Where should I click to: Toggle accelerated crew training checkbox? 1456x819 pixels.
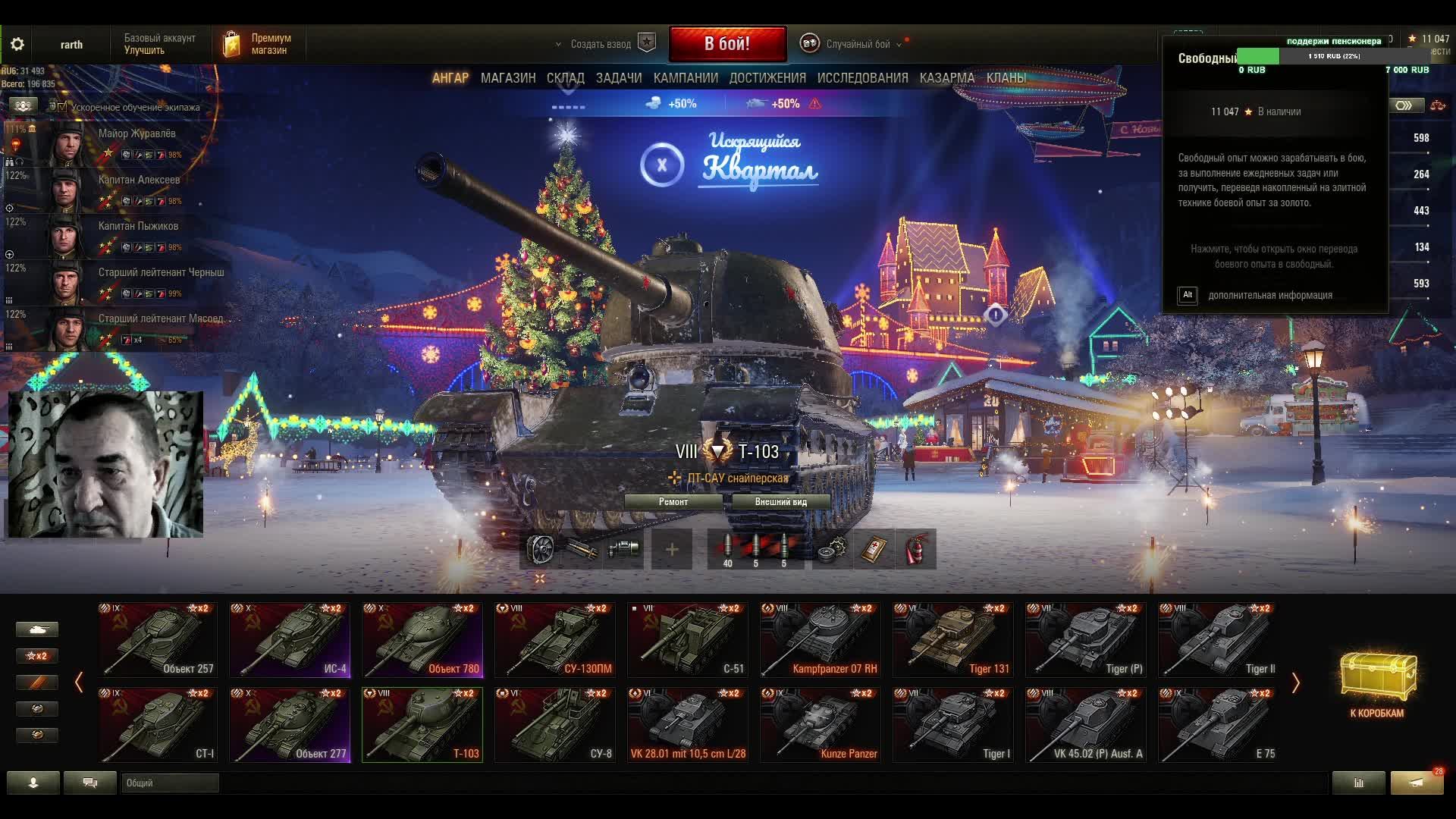(x=61, y=107)
